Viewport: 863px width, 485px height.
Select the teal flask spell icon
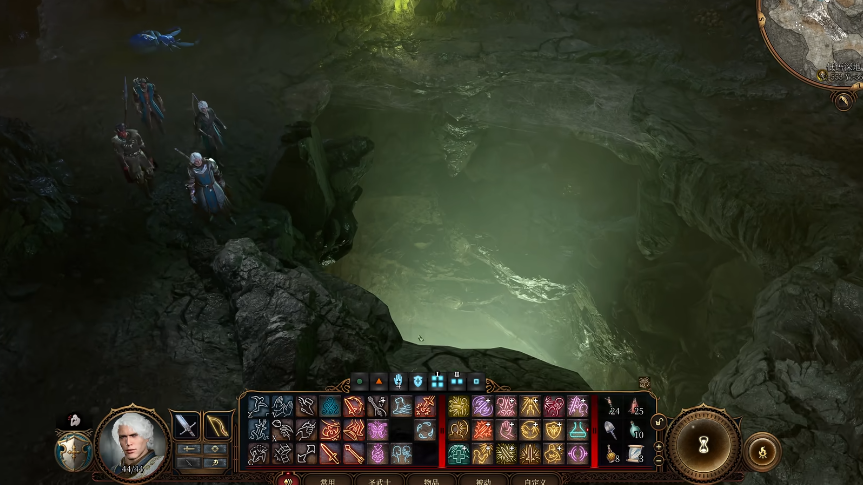click(577, 430)
